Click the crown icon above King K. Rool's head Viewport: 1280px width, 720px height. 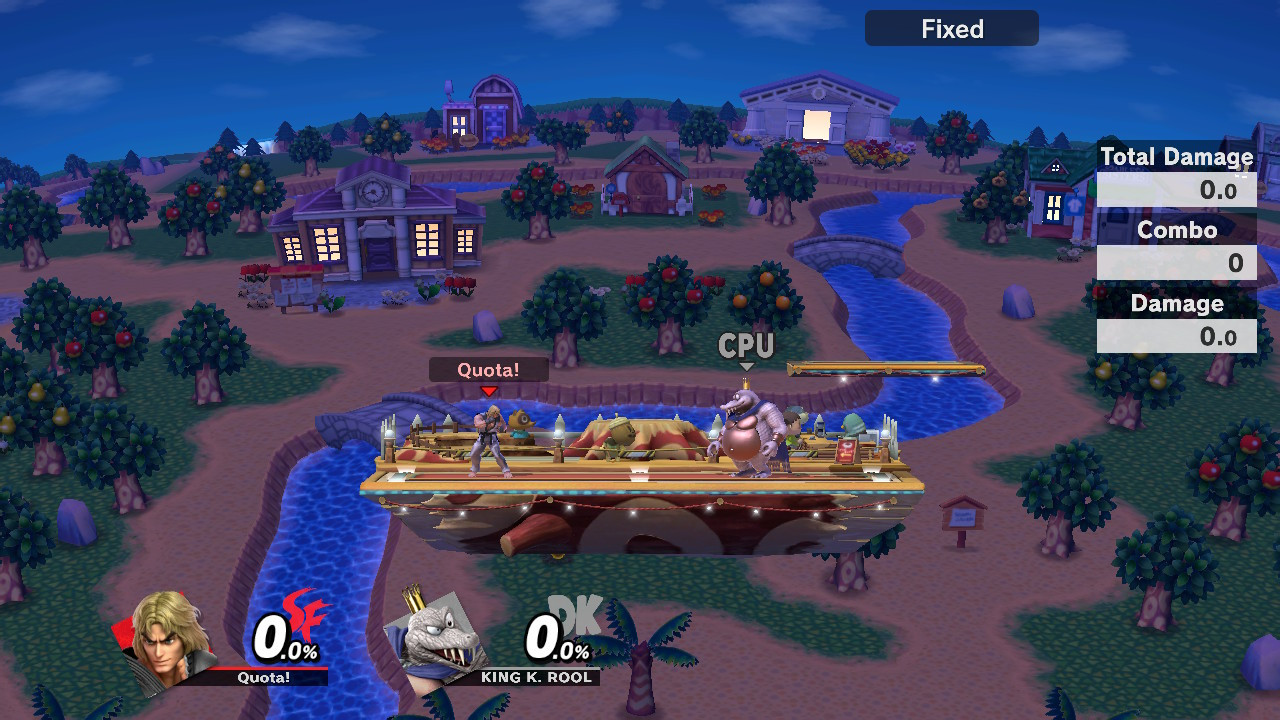[745, 383]
